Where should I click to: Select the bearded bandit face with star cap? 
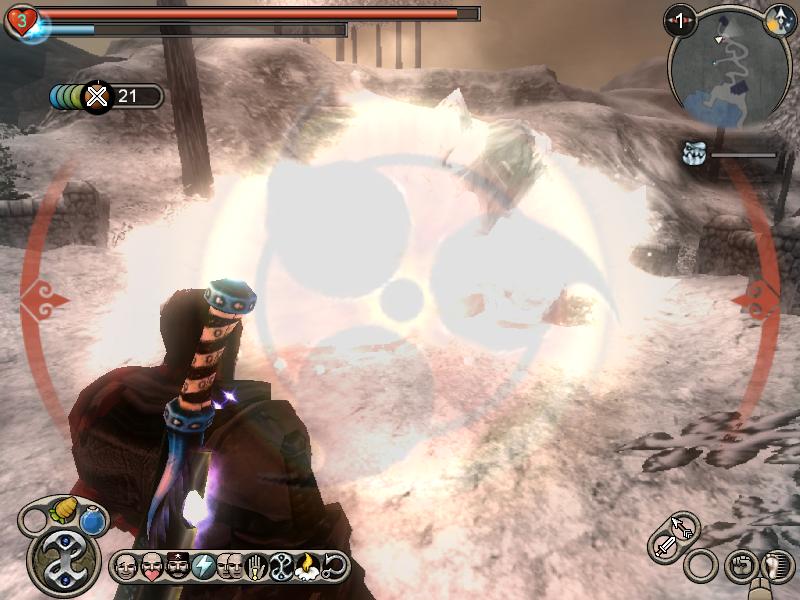pos(177,565)
